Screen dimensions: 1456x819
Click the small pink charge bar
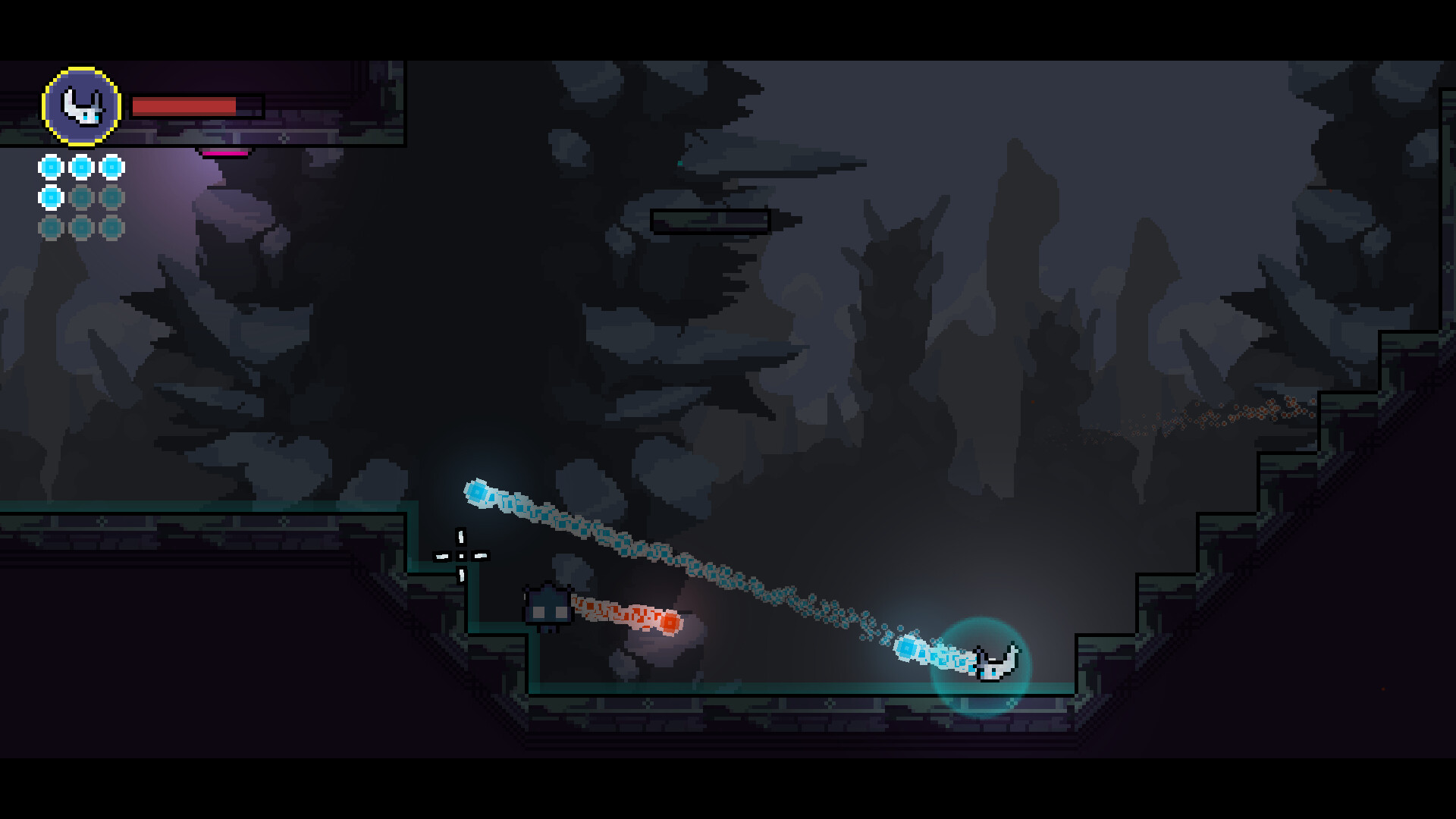(x=224, y=152)
